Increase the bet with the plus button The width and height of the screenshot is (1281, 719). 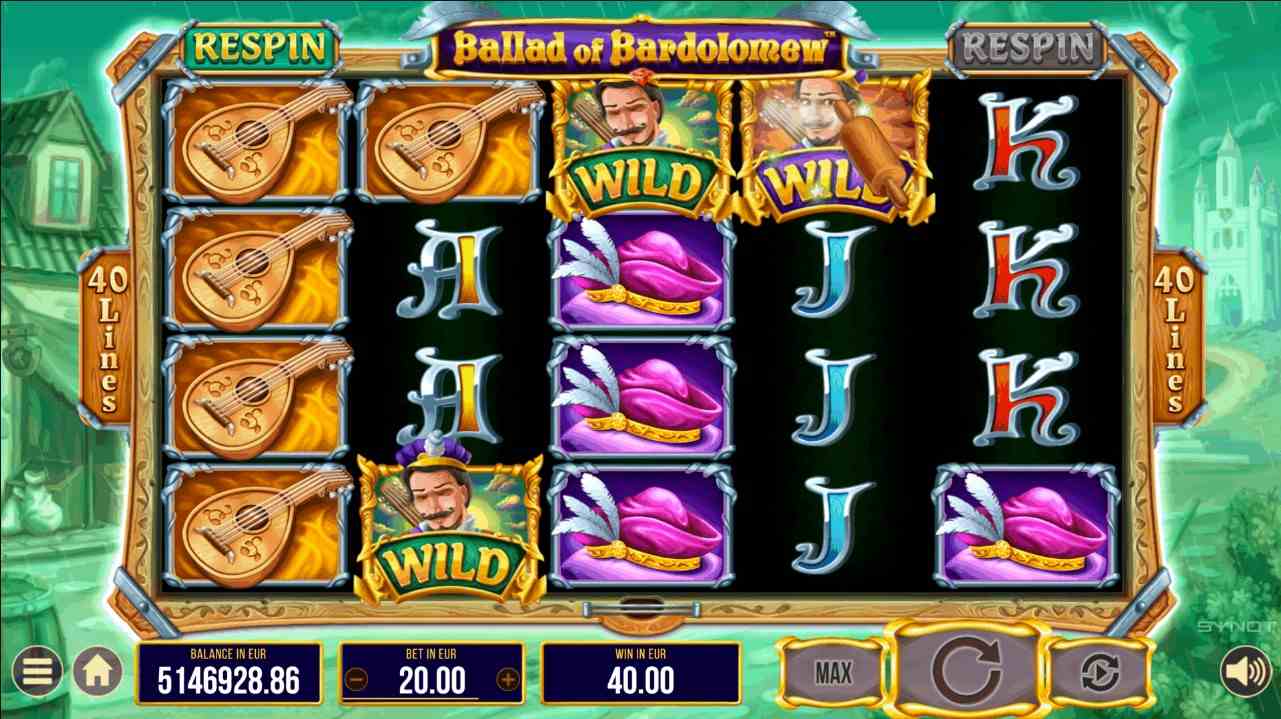coord(508,681)
